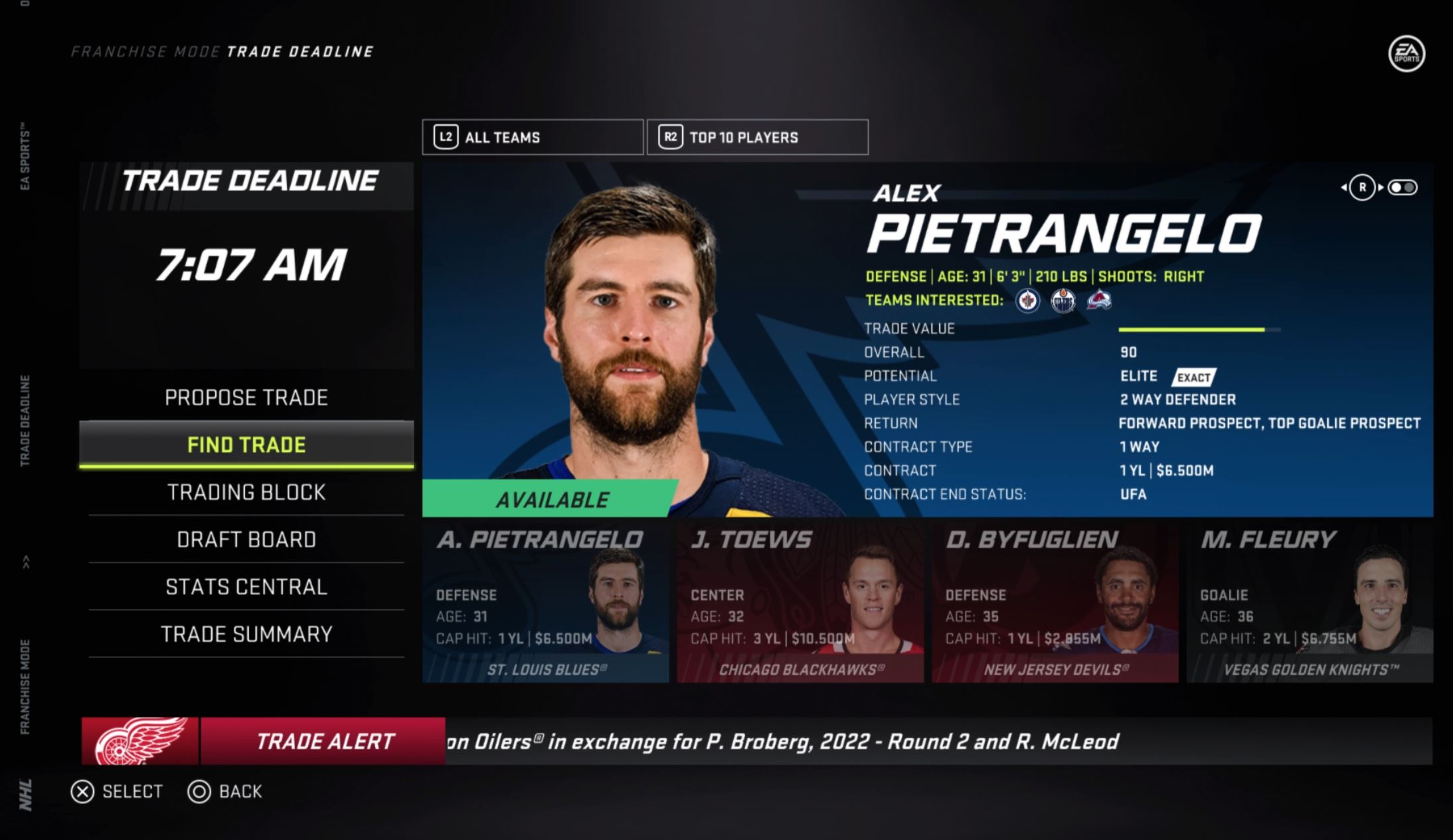Toggle the player info view switch
The height and width of the screenshot is (840, 1453).
pyautogui.click(x=1403, y=188)
